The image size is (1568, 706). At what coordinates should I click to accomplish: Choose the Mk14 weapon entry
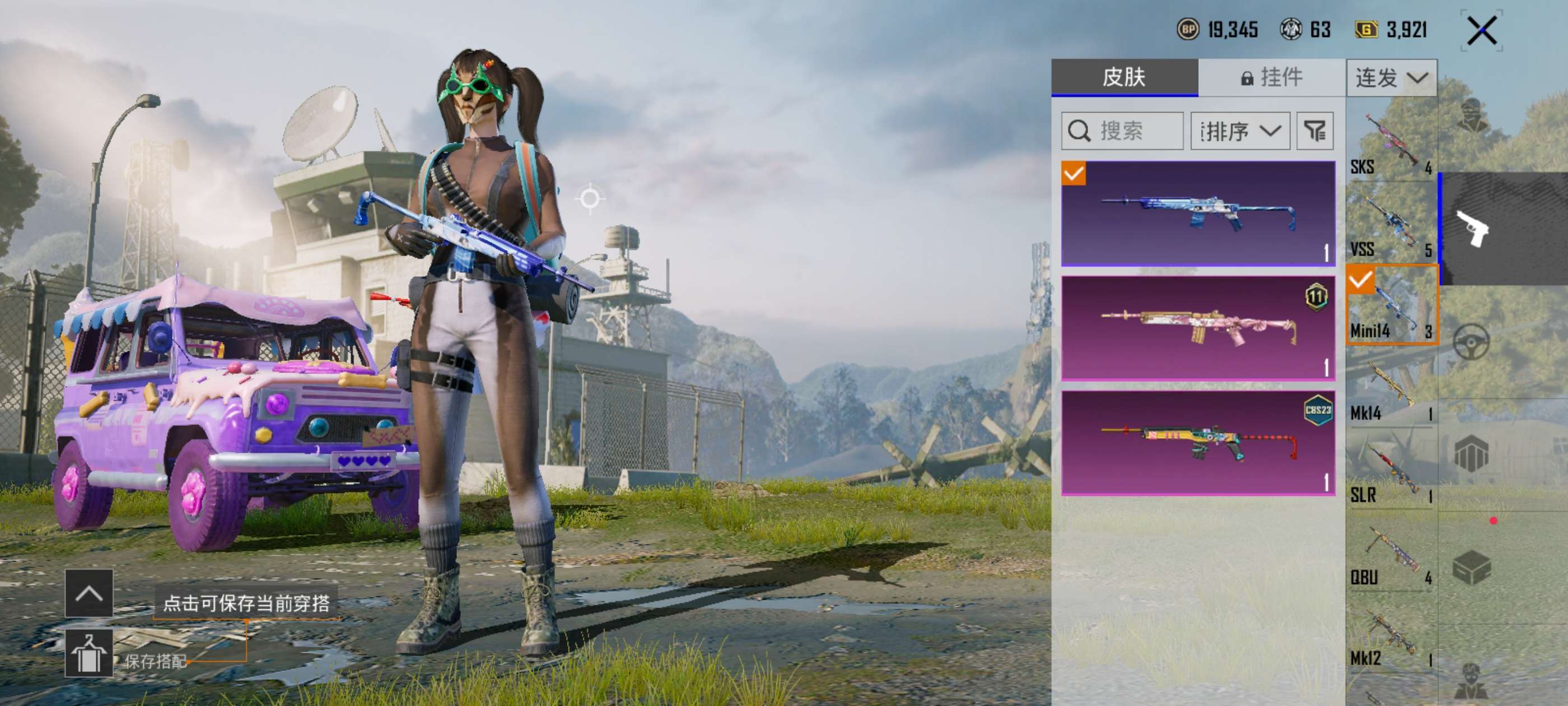(x=1391, y=391)
